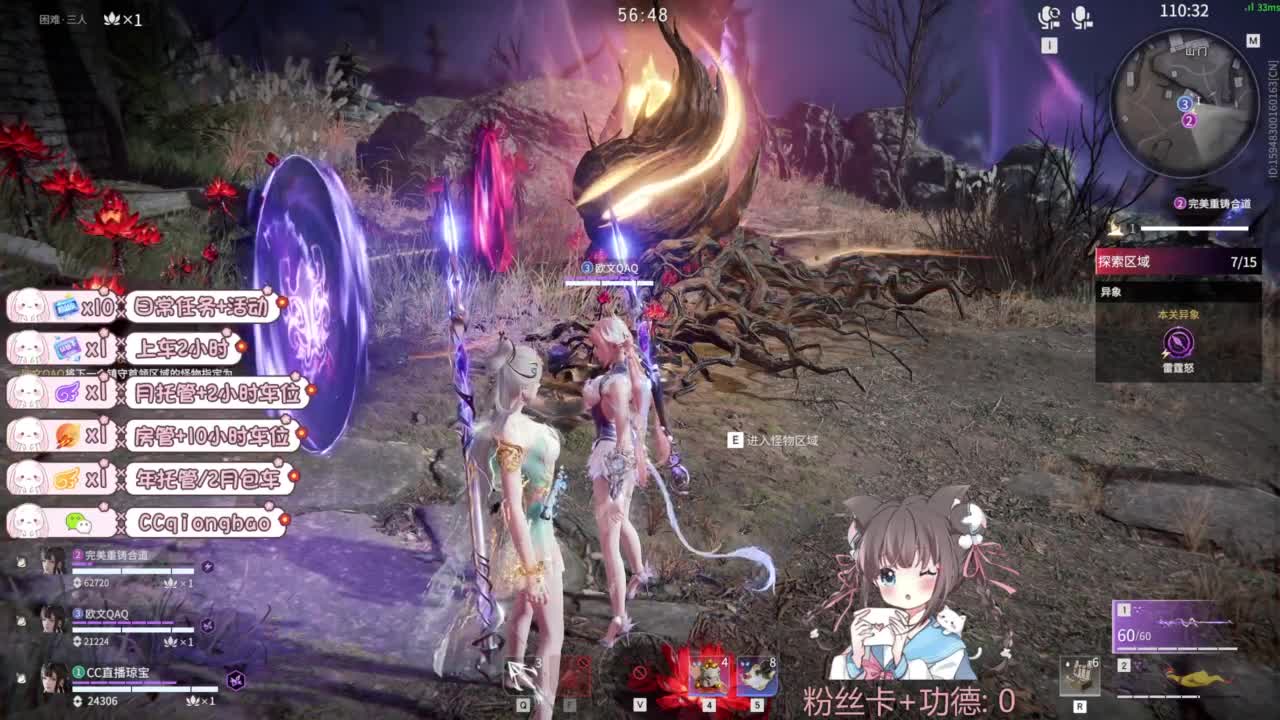
Task: Select the lightning badge beside 完美重铸合道
Action: pos(207,566)
